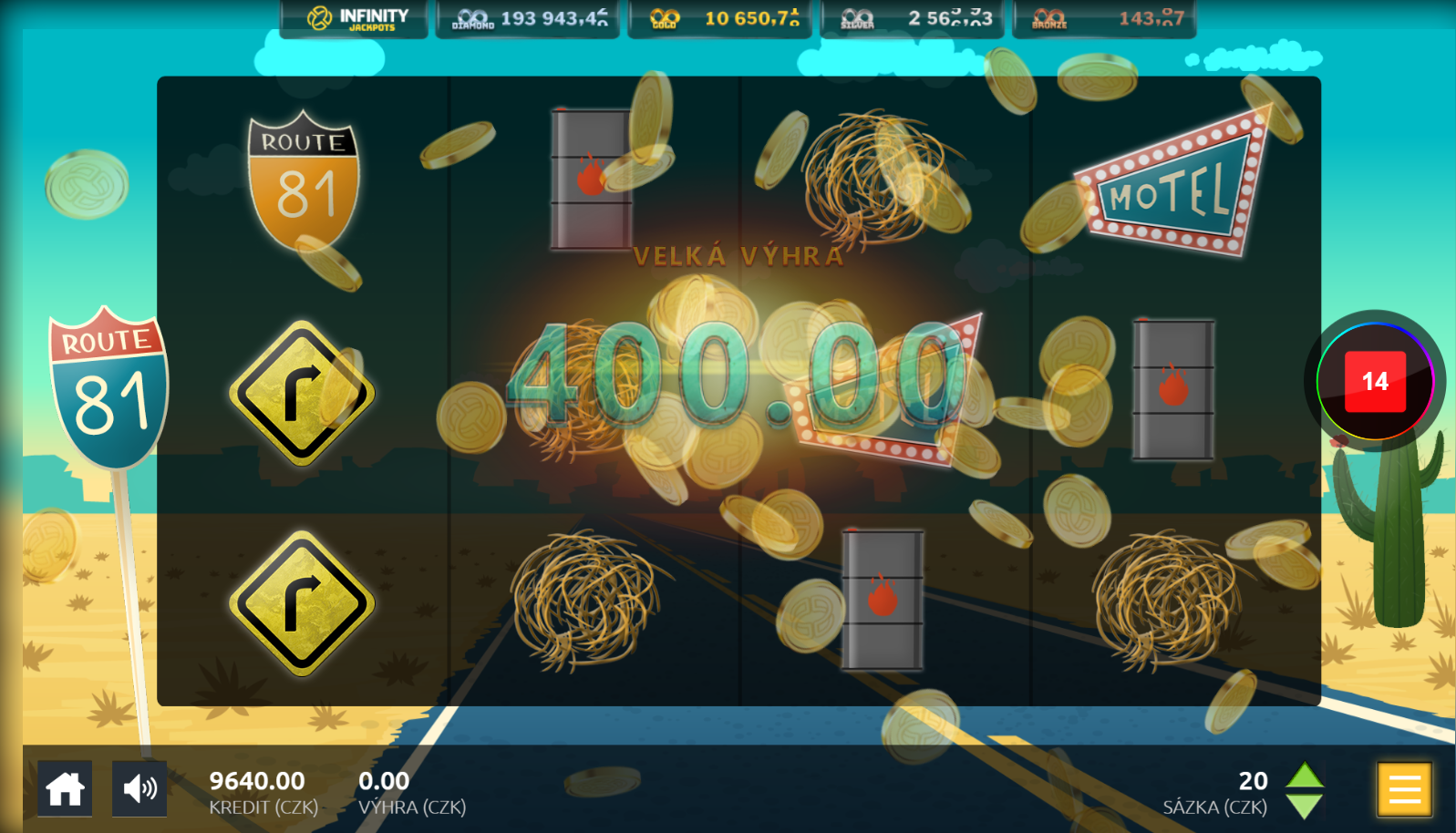Toggle the game sound speaker
This screenshot has height=833, width=1456.
[139, 788]
